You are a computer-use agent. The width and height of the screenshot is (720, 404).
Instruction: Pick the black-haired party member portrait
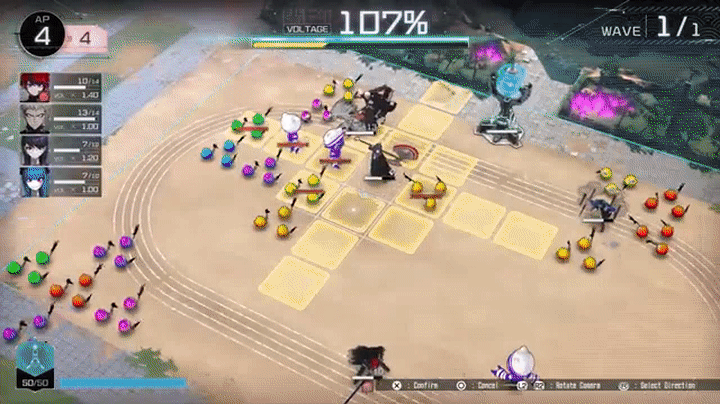34,149
